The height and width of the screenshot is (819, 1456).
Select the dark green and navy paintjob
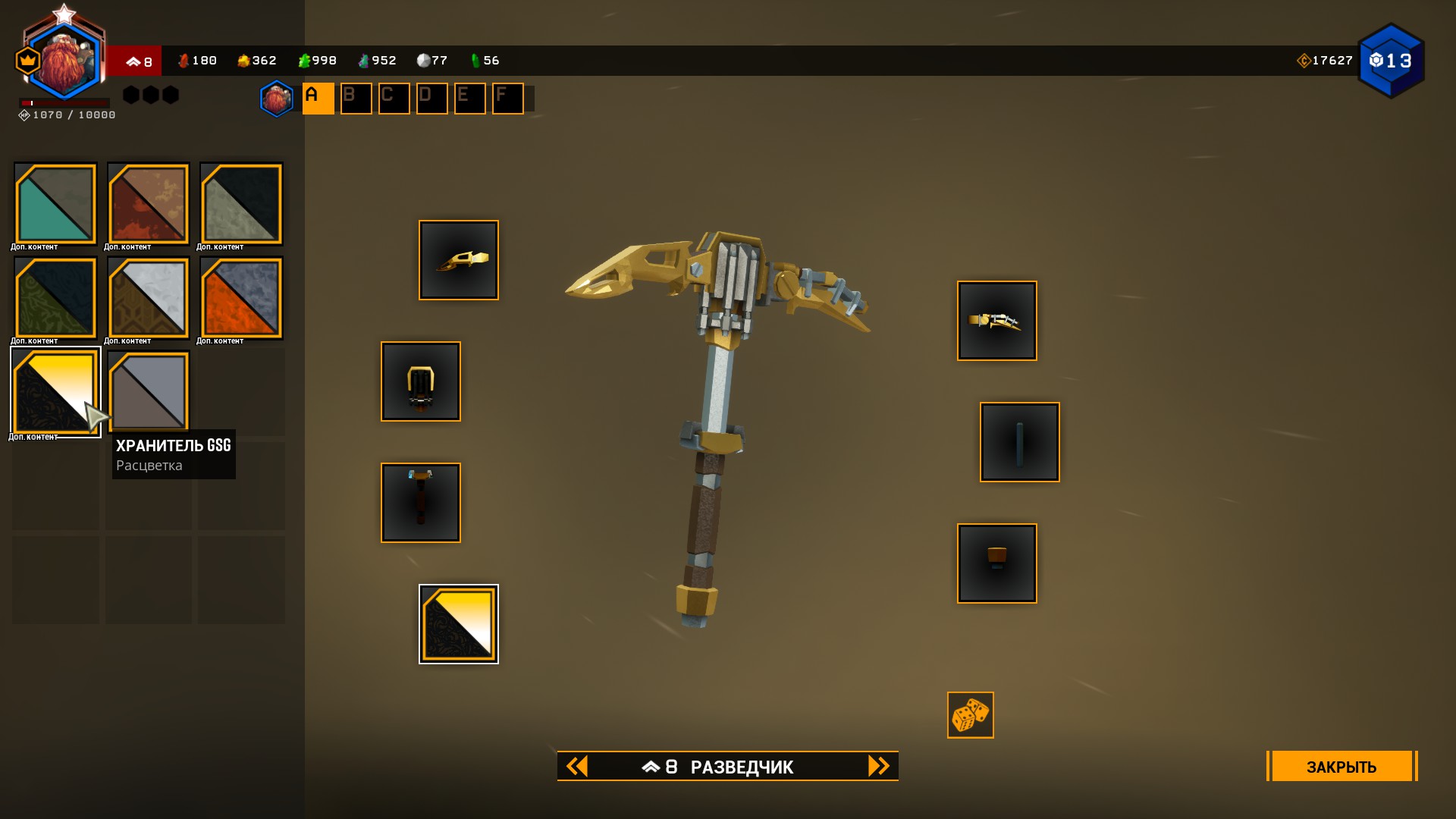coord(55,297)
